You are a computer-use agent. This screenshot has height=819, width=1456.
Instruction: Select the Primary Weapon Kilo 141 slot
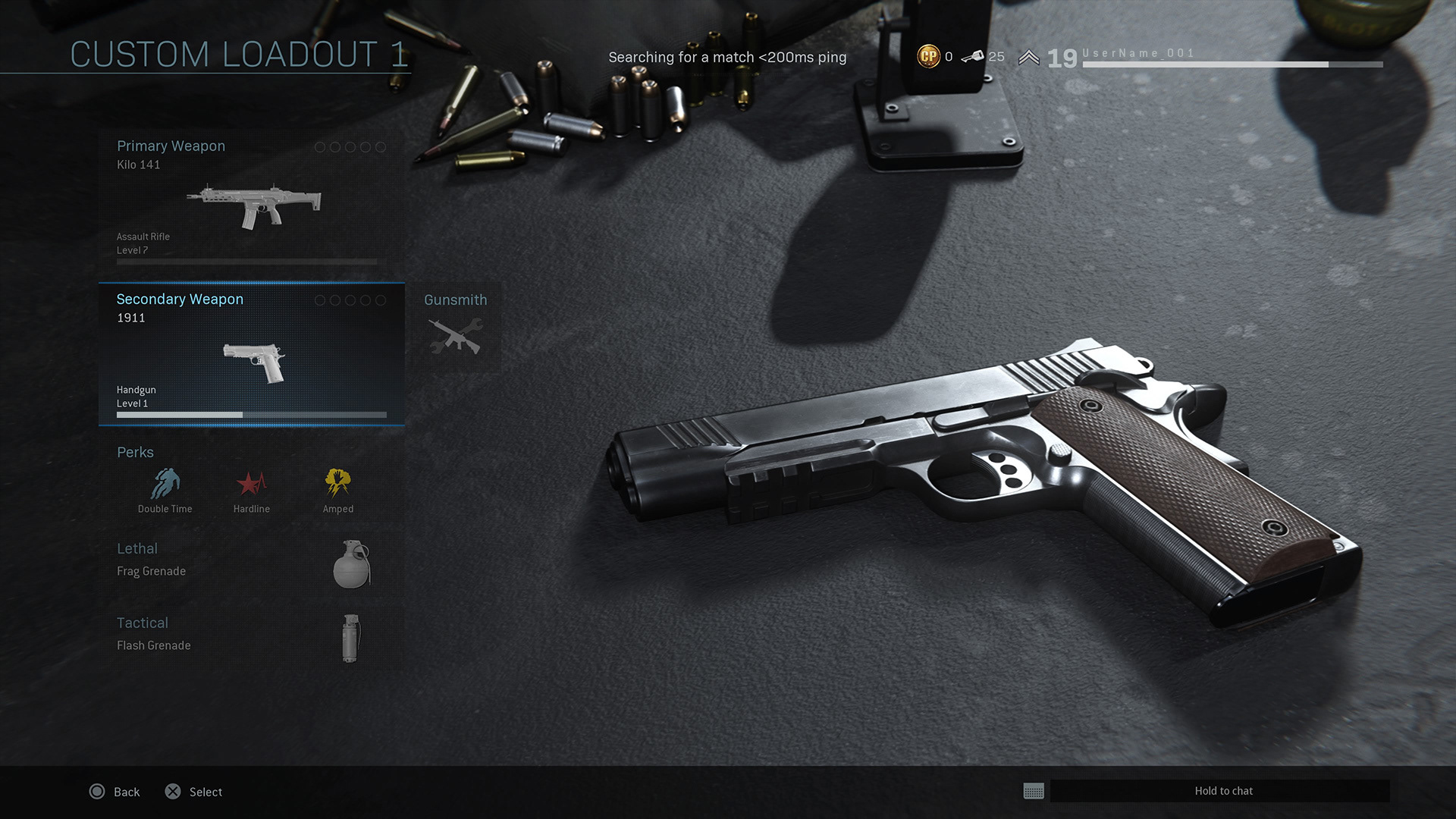point(251,199)
